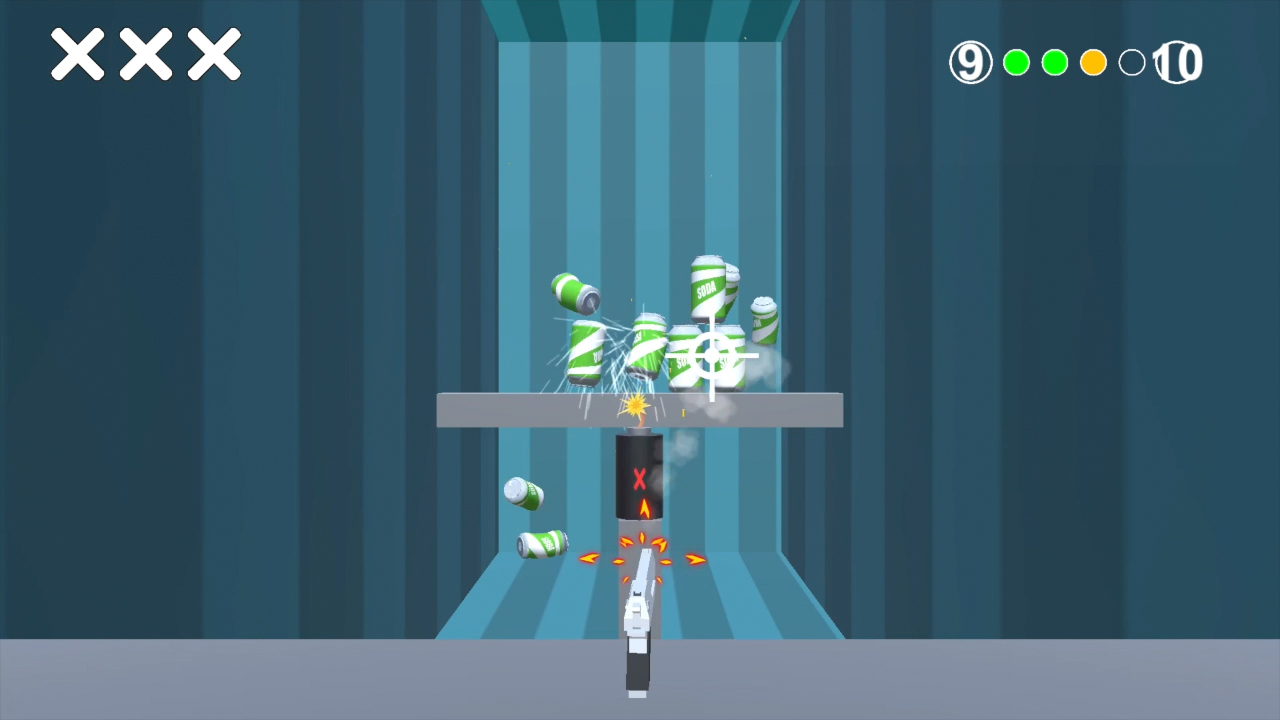Click the first life X icon

[77, 55]
